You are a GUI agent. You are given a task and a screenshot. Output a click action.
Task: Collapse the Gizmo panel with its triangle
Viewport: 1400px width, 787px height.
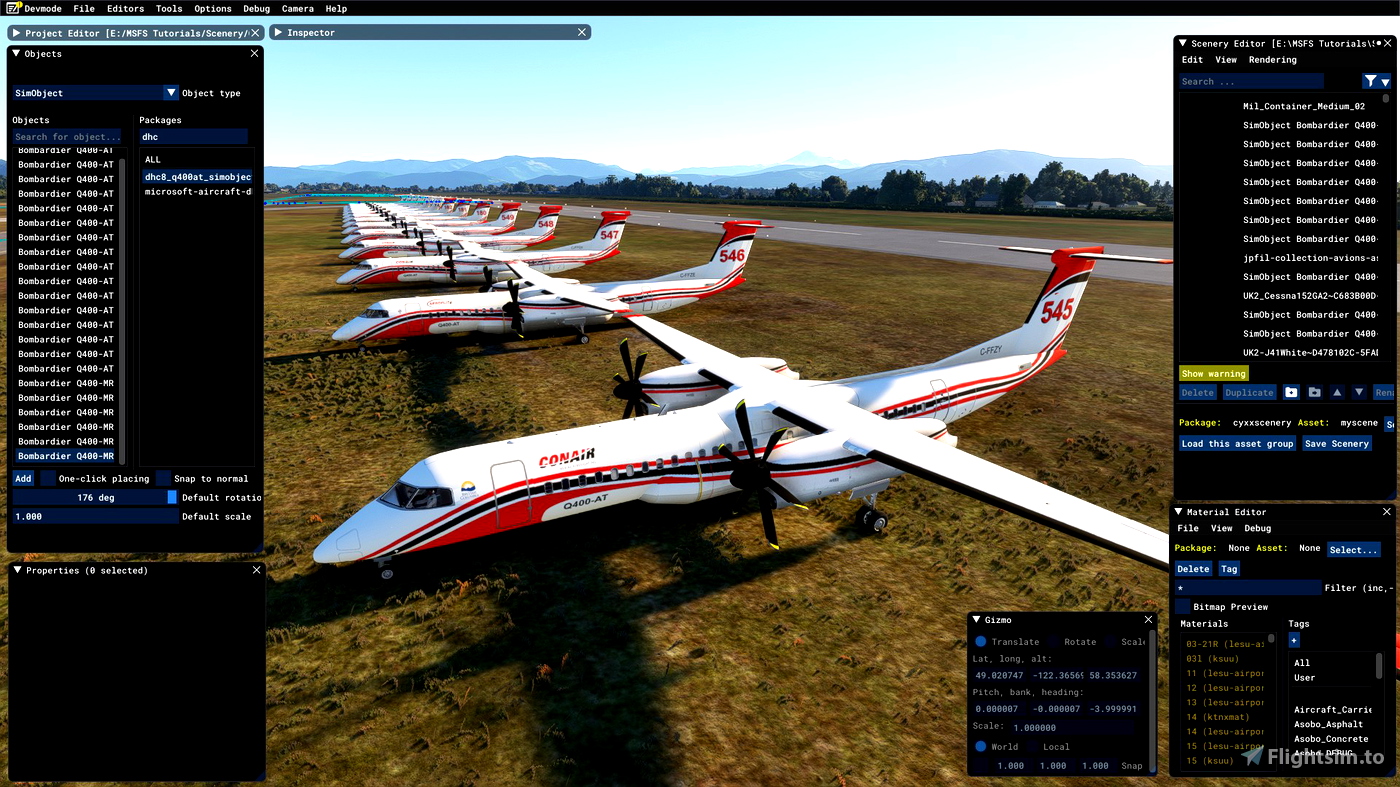(x=977, y=619)
